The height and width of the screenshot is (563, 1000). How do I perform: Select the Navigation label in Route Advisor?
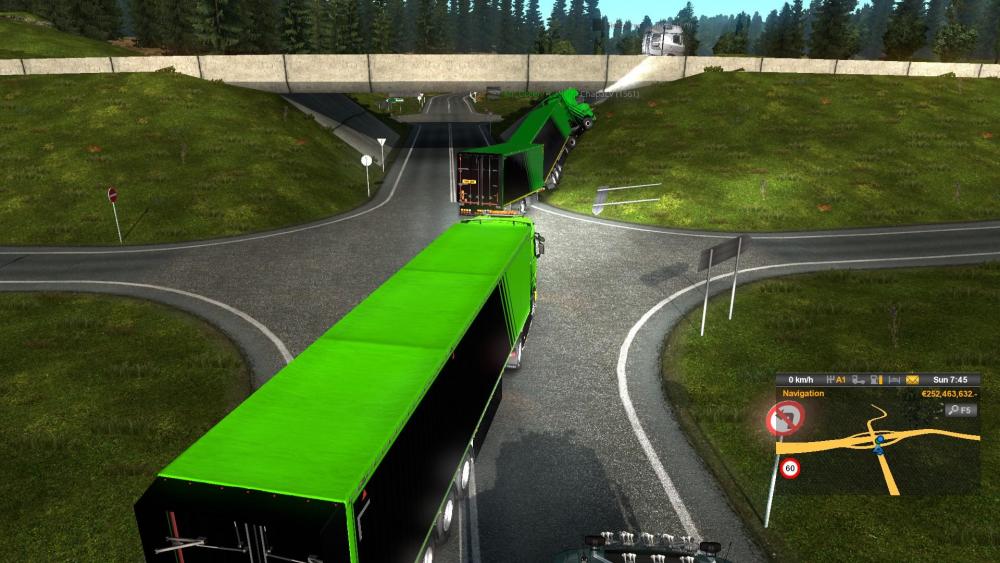(x=803, y=393)
